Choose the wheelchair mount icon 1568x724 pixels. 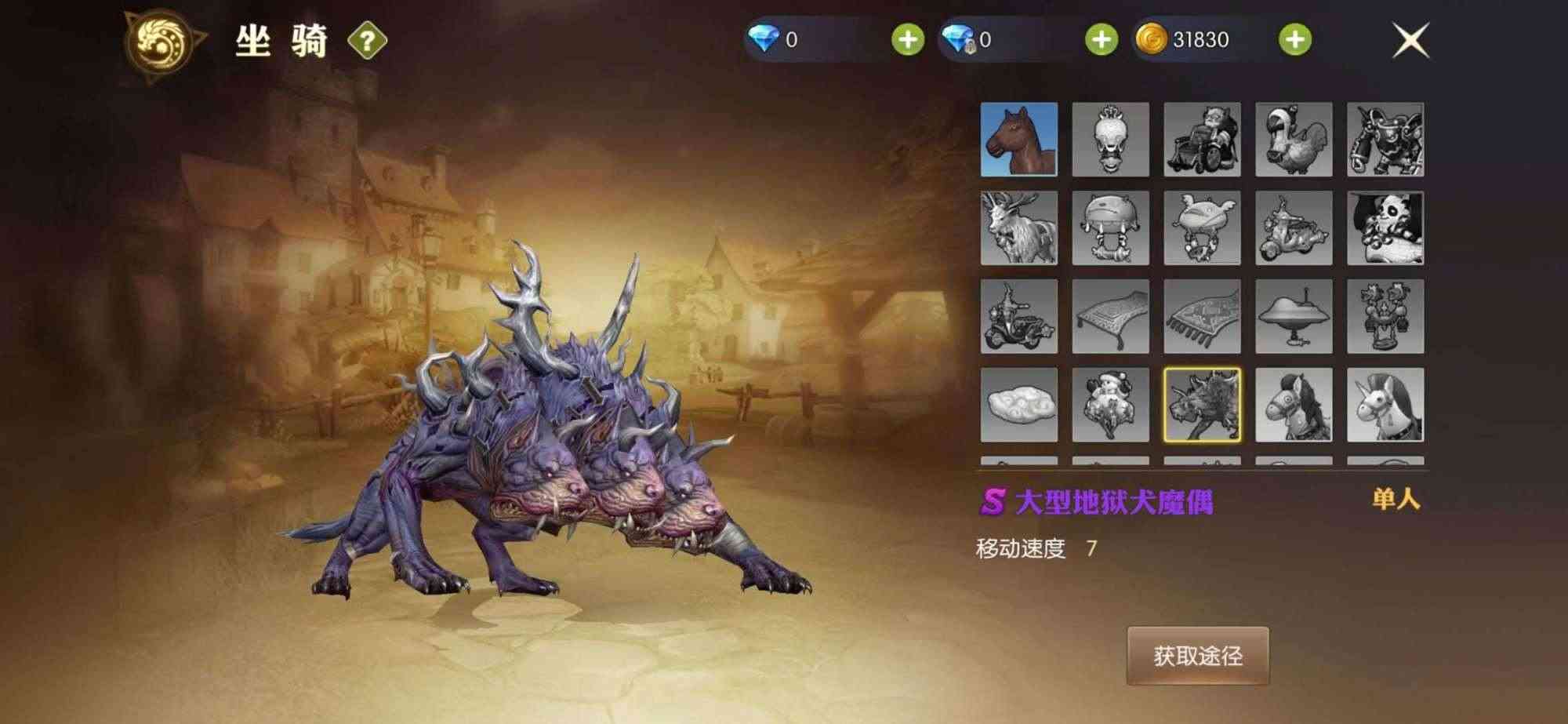tap(1200, 141)
